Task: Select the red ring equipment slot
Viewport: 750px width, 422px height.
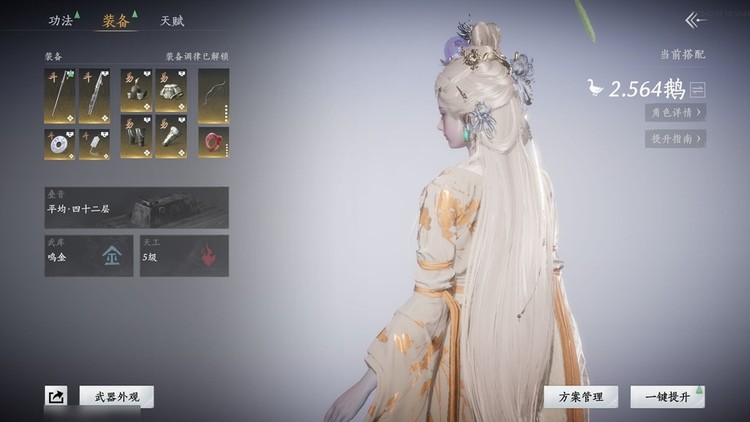Action: (213, 142)
